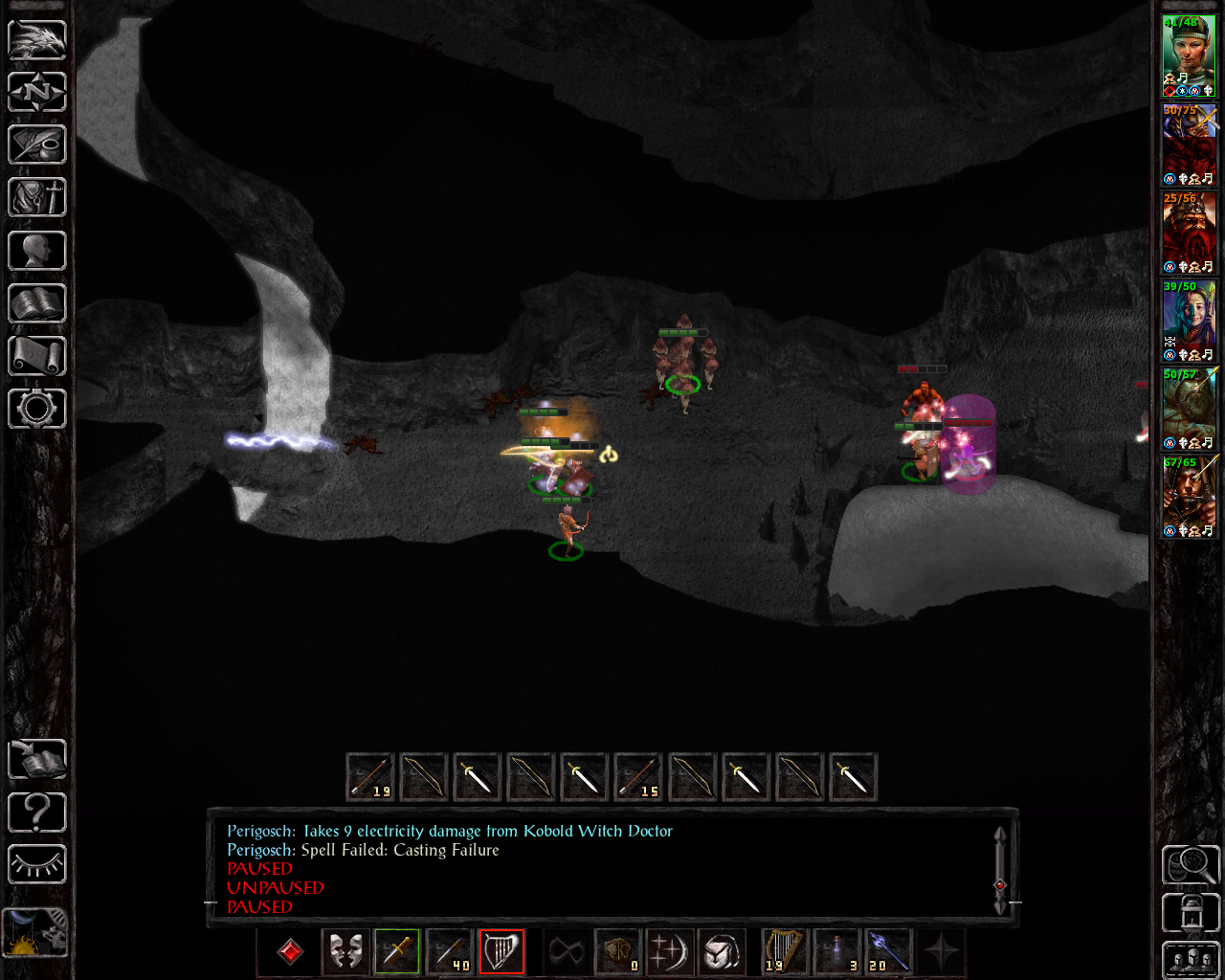Screen dimensions: 1225x980
Task: Toggle the theater masks stealth ability
Action: click(345, 952)
